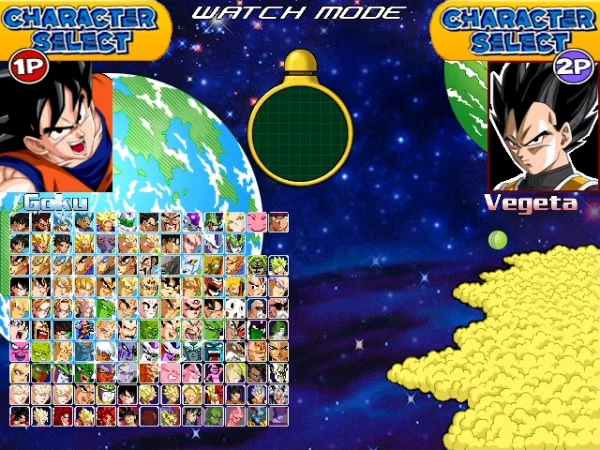Choose the black-haired Vegeta tile beside Goku
Image resolution: width=600 pixels, height=450 pixels.
[41, 221]
